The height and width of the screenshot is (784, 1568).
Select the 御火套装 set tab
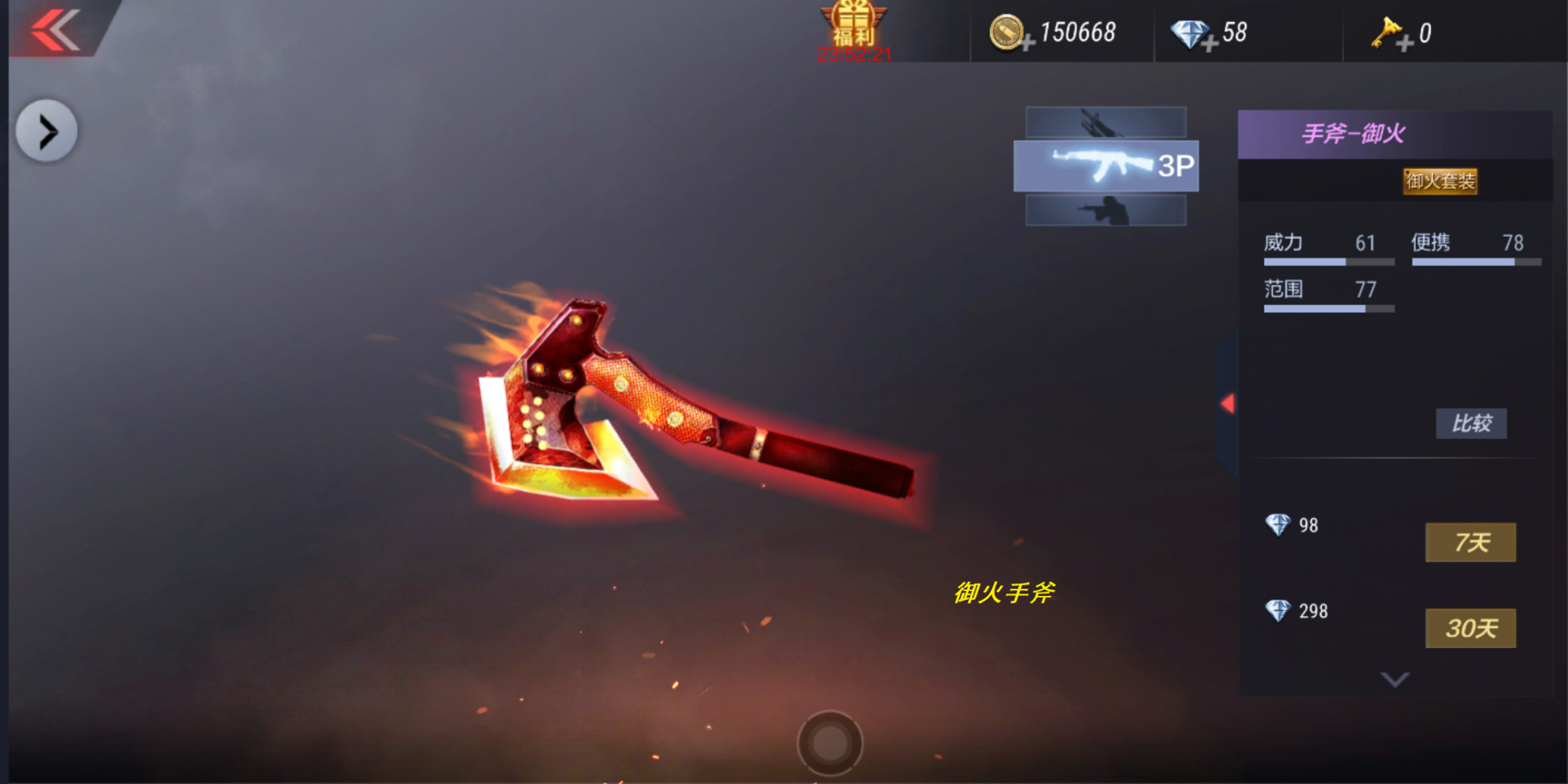point(1441,182)
